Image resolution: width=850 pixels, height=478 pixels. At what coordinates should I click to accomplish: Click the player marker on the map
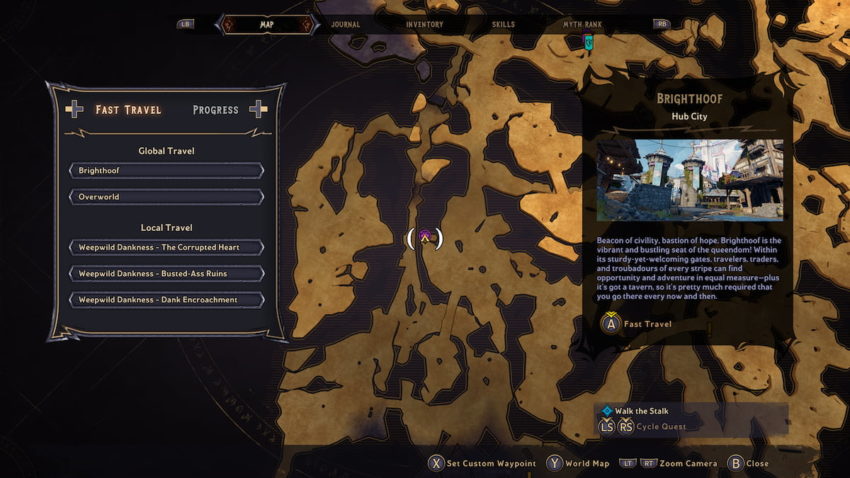425,238
